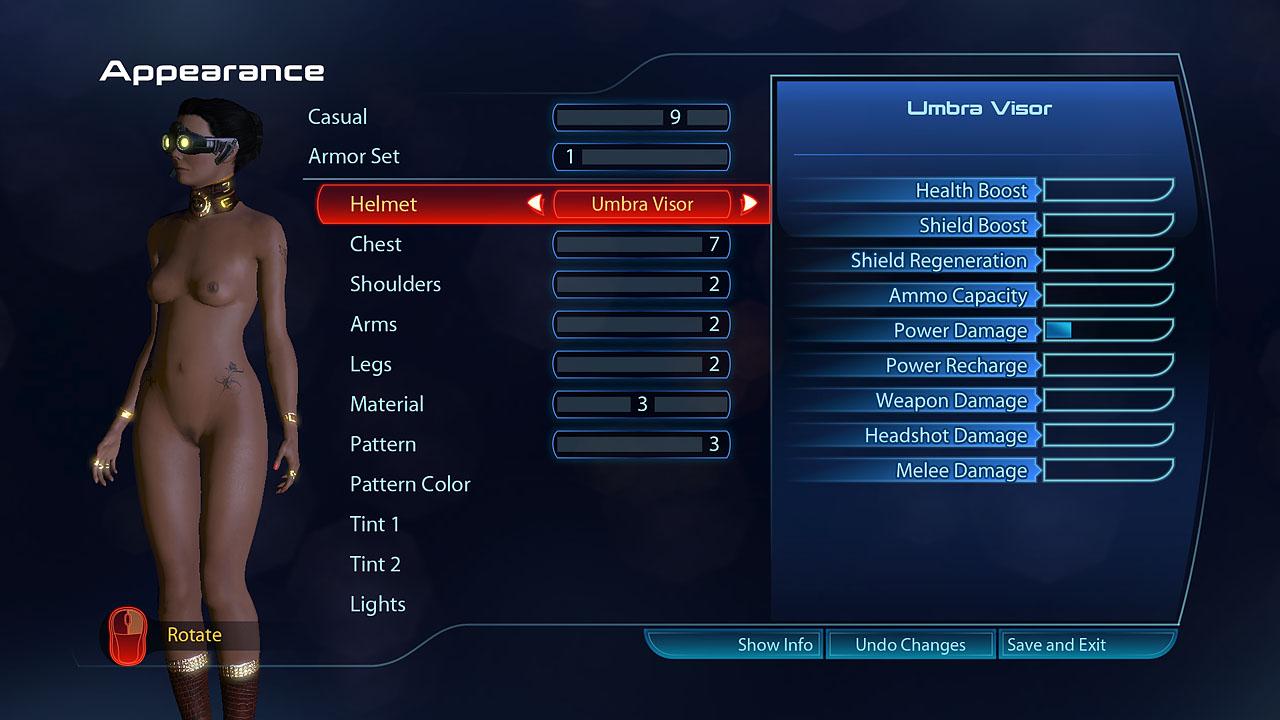Select the Casual outfit row
1280x720 pixels.
338,117
